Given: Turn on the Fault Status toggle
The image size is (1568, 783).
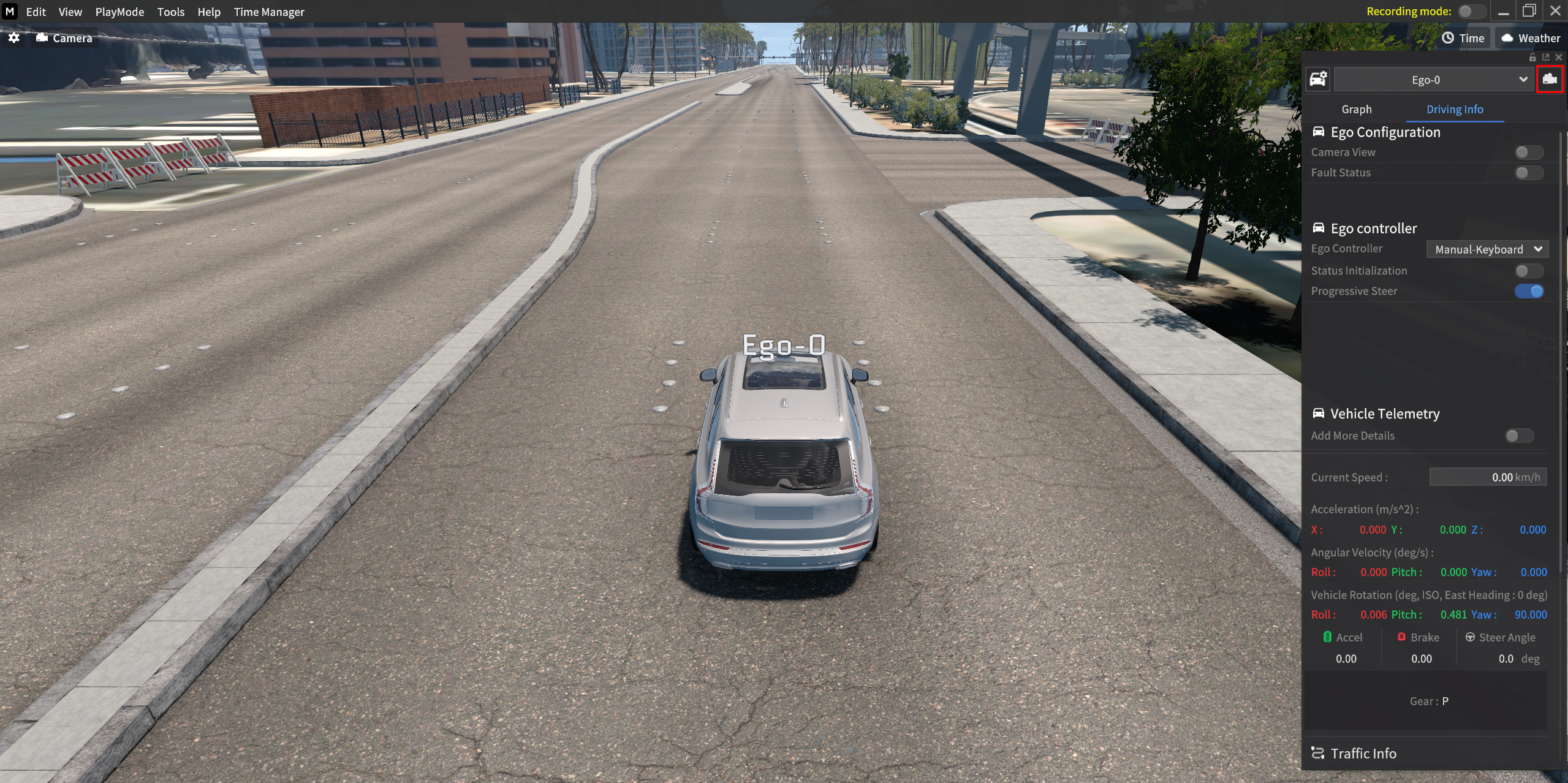Looking at the screenshot, I should [1528, 173].
